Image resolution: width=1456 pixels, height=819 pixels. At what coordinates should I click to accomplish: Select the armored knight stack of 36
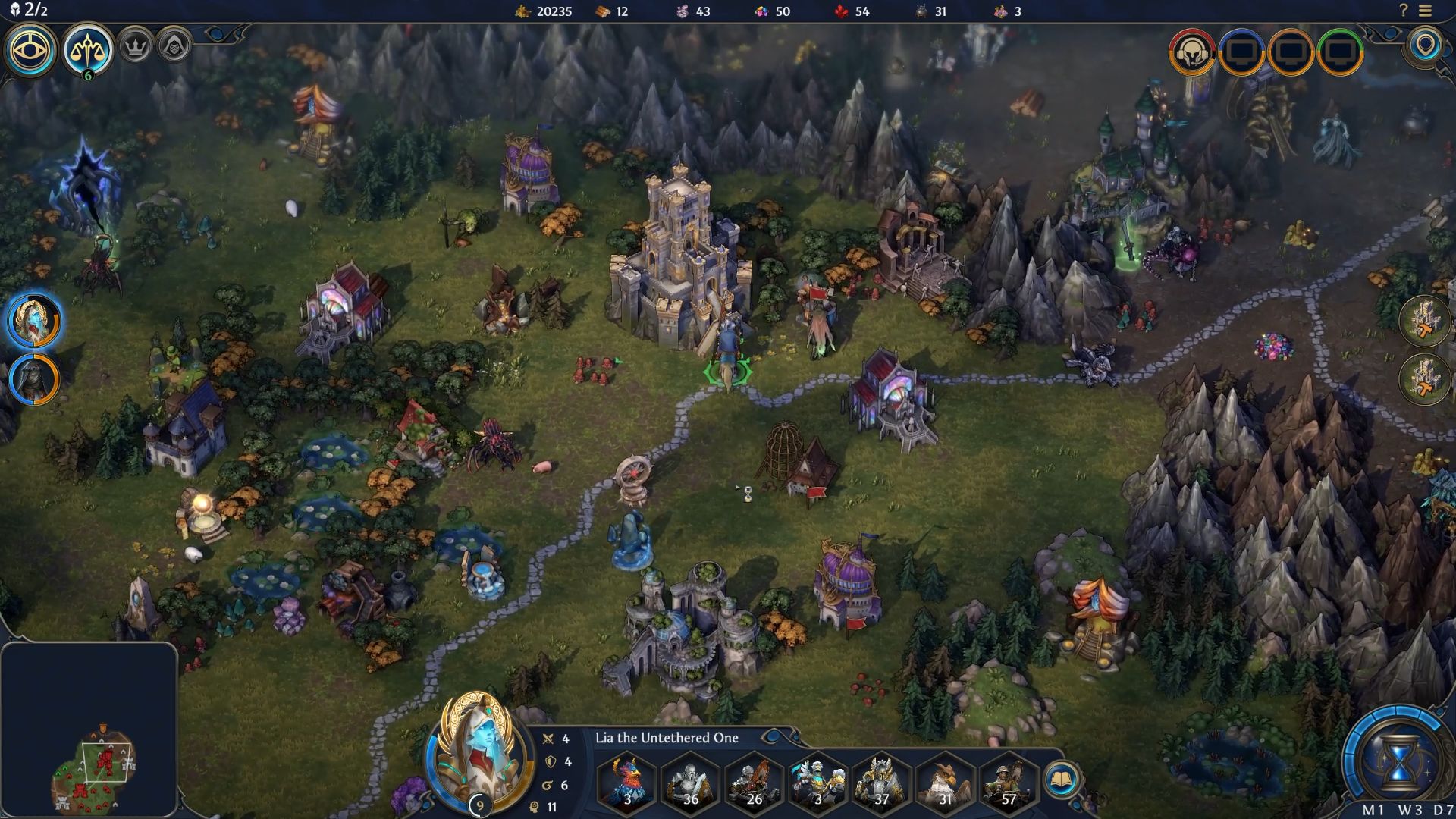click(691, 780)
